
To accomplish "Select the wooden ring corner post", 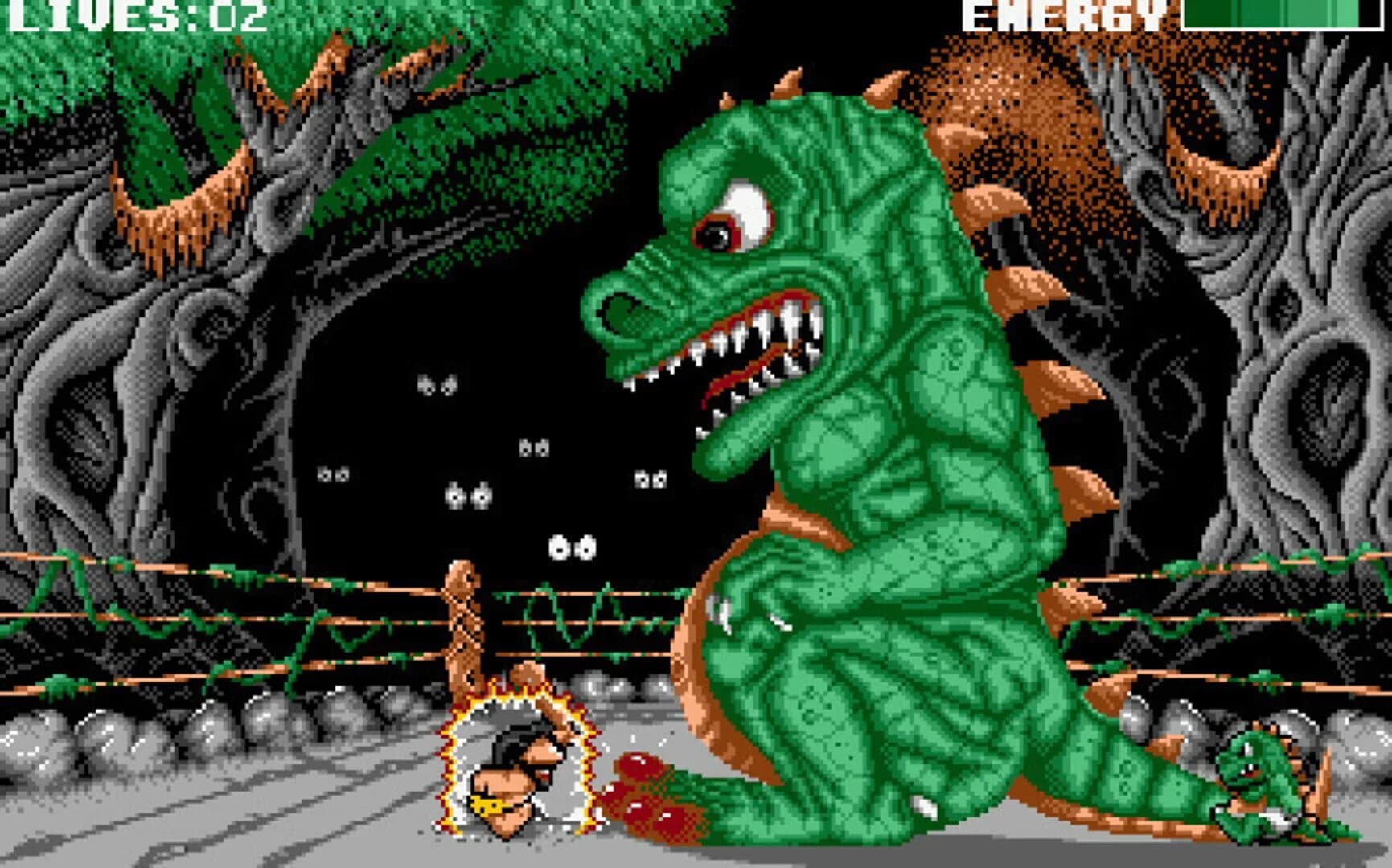I will tap(461, 627).
